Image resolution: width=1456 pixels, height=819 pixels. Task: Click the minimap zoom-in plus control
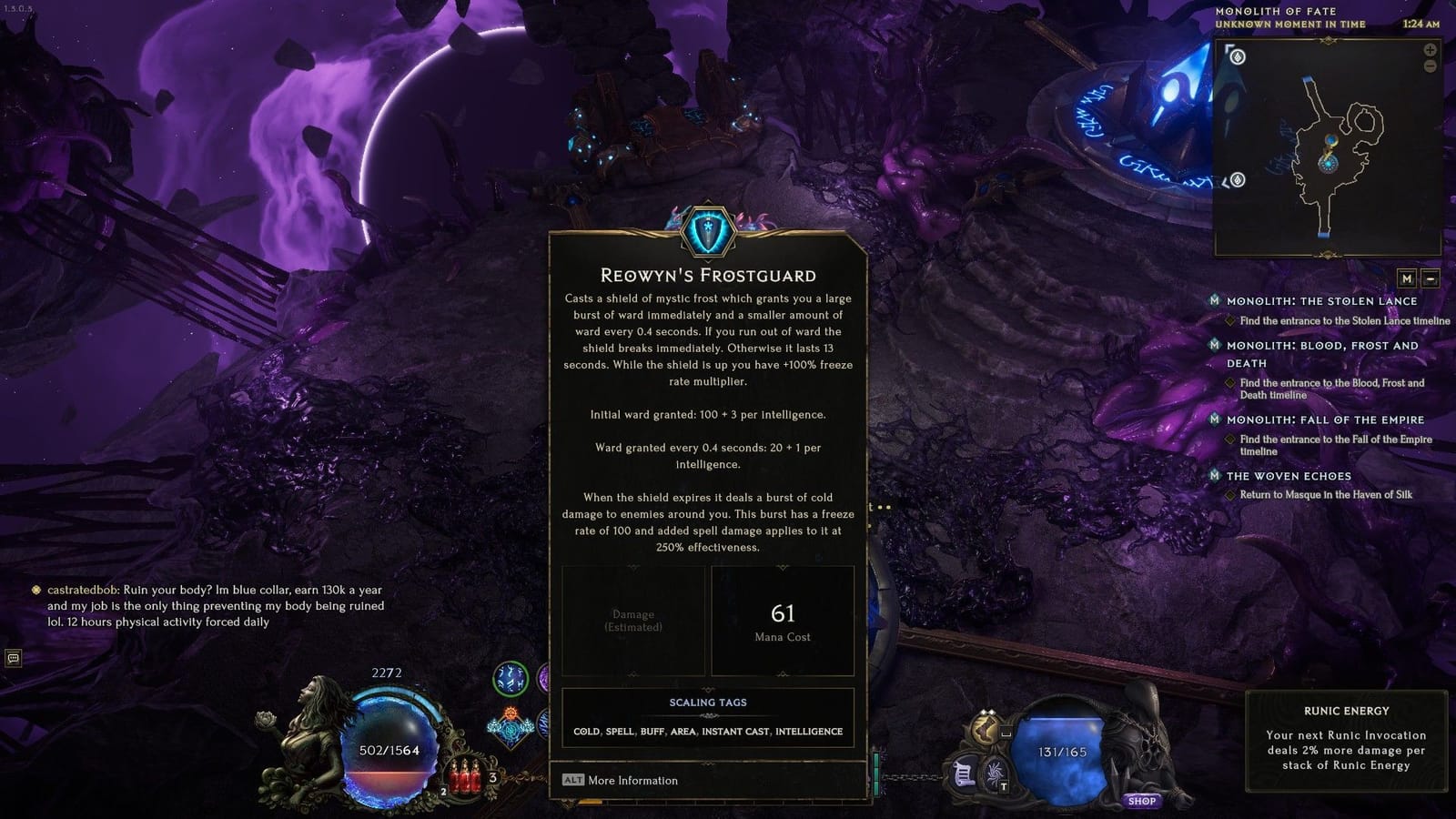click(1430, 50)
